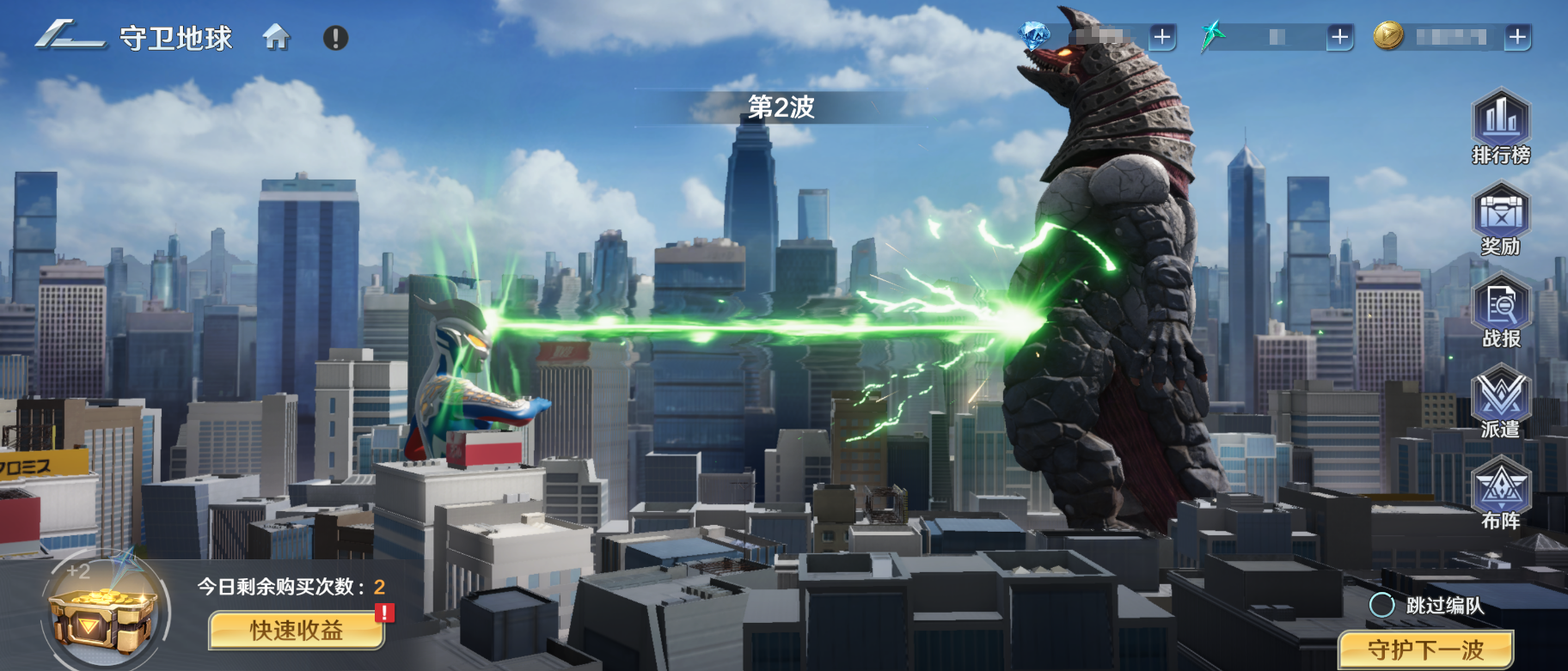View the 战报 battle report

(1501, 311)
